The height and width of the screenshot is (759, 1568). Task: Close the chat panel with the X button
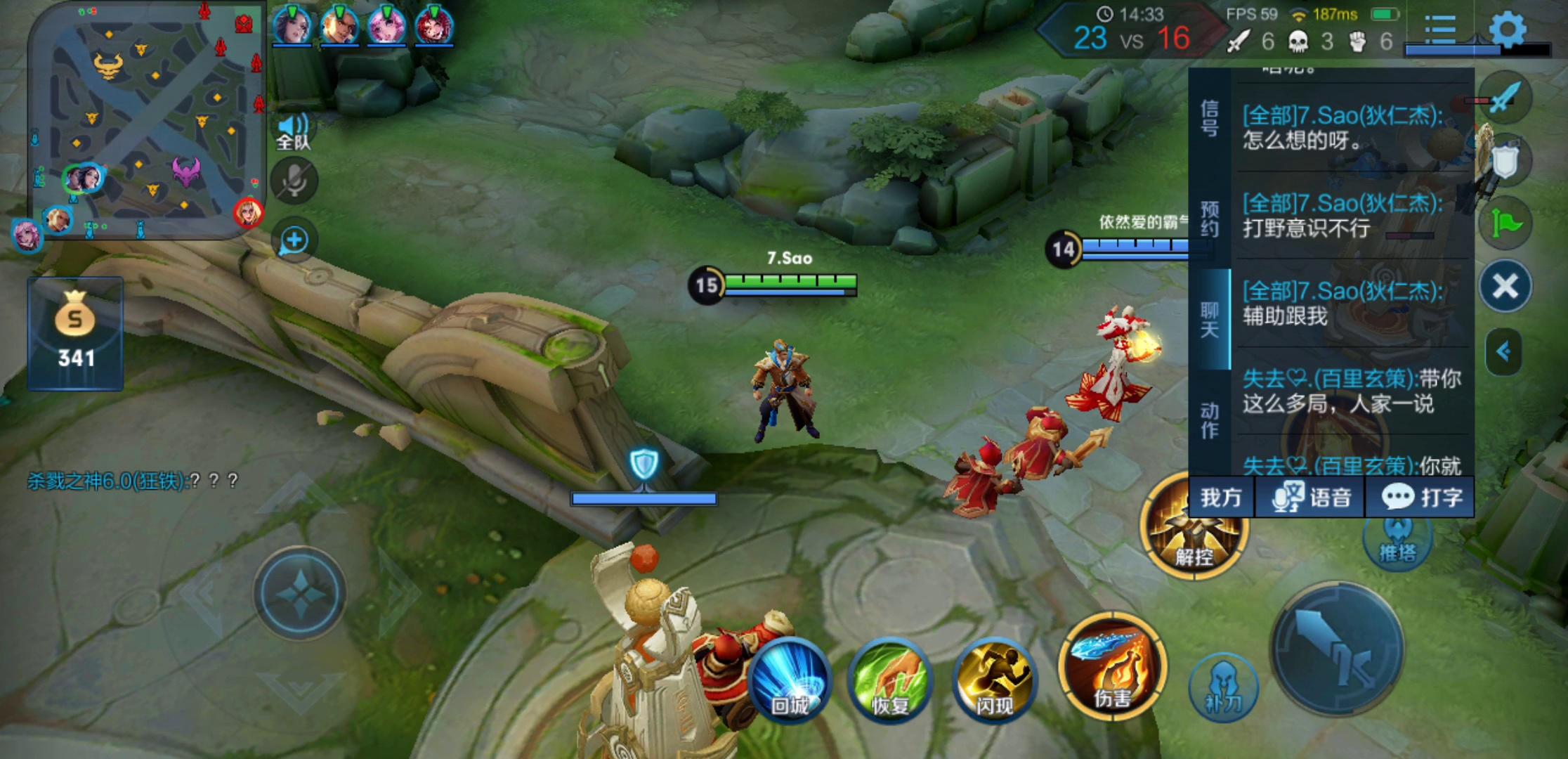tap(1505, 286)
